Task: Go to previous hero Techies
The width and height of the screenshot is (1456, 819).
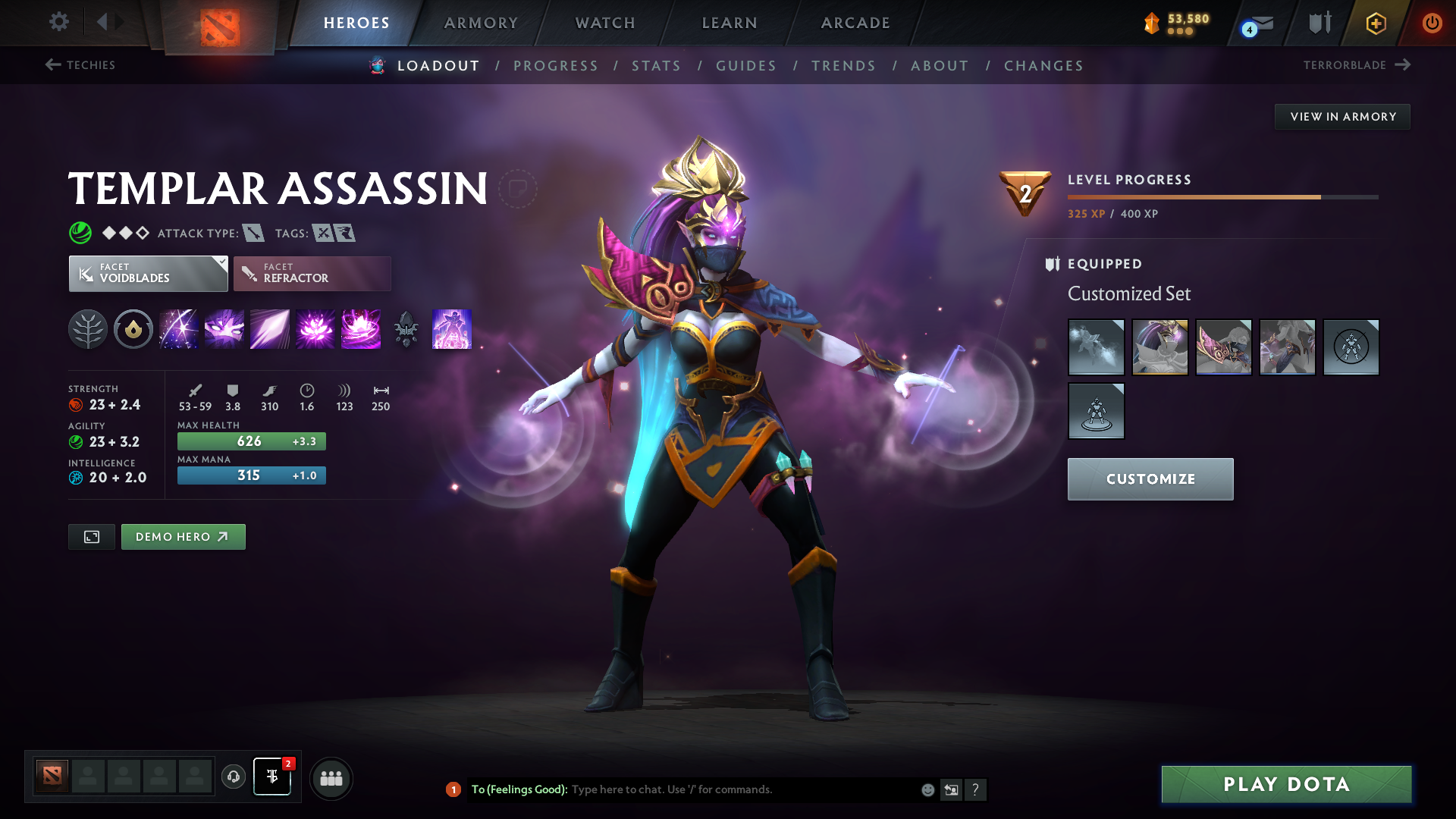Action: coord(80,65)
